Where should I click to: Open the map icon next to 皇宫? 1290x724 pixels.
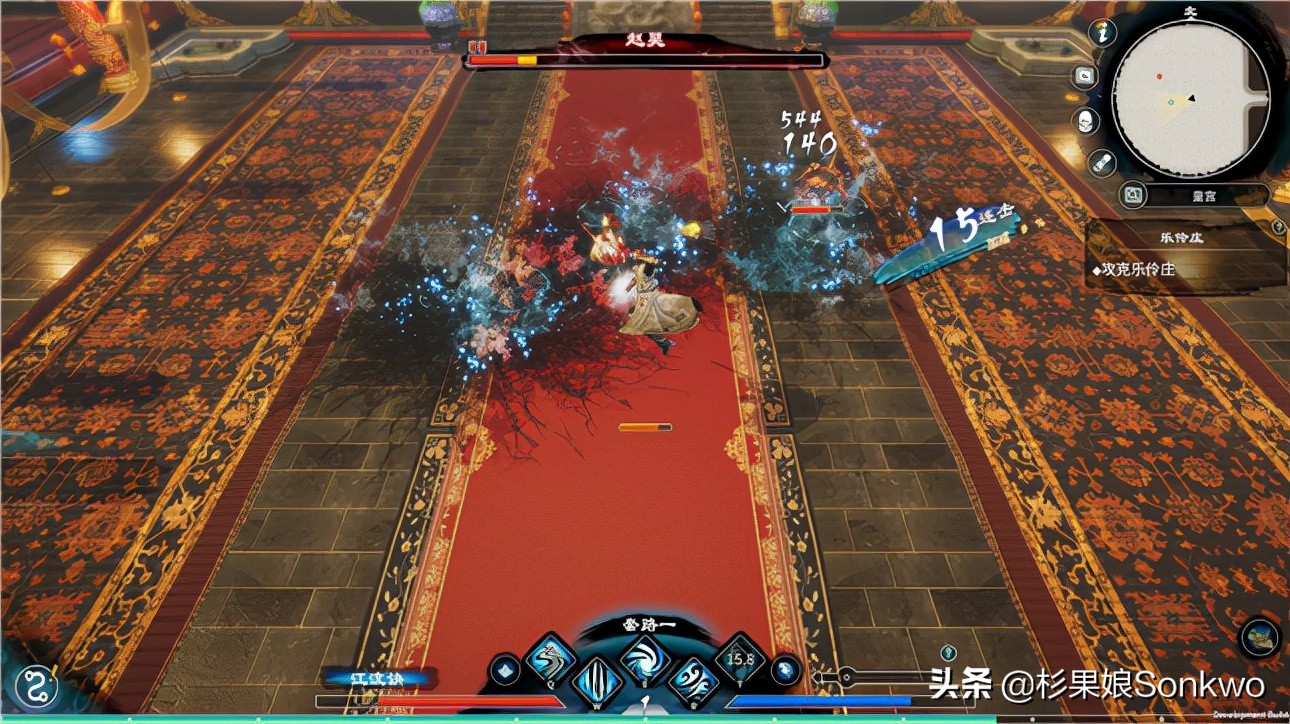coord(1133,196)
